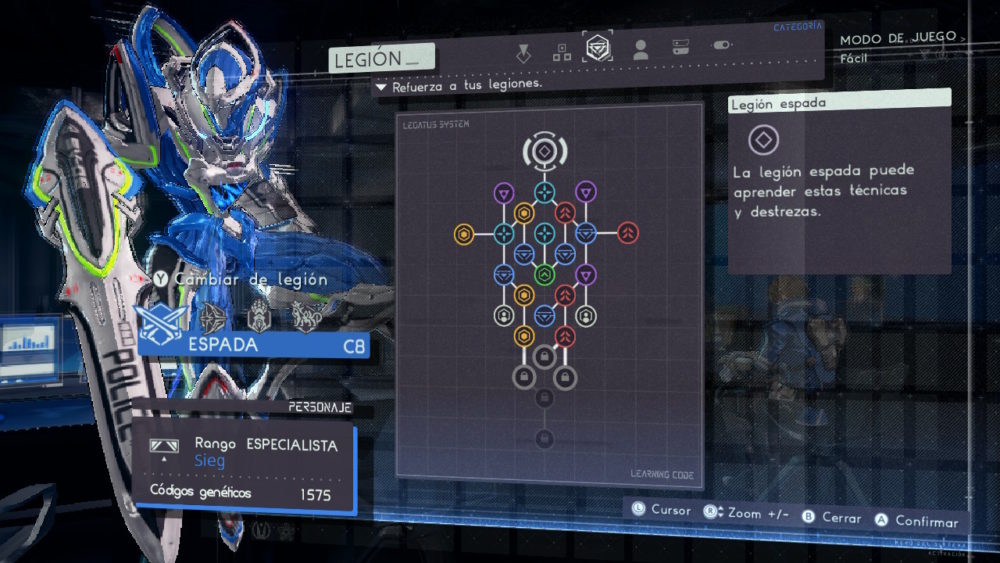The width and height of the screenshot is (1000, 563).
Task: Select the far-right red chevron node
Action: pyautogui.click(x=627, y=233)
